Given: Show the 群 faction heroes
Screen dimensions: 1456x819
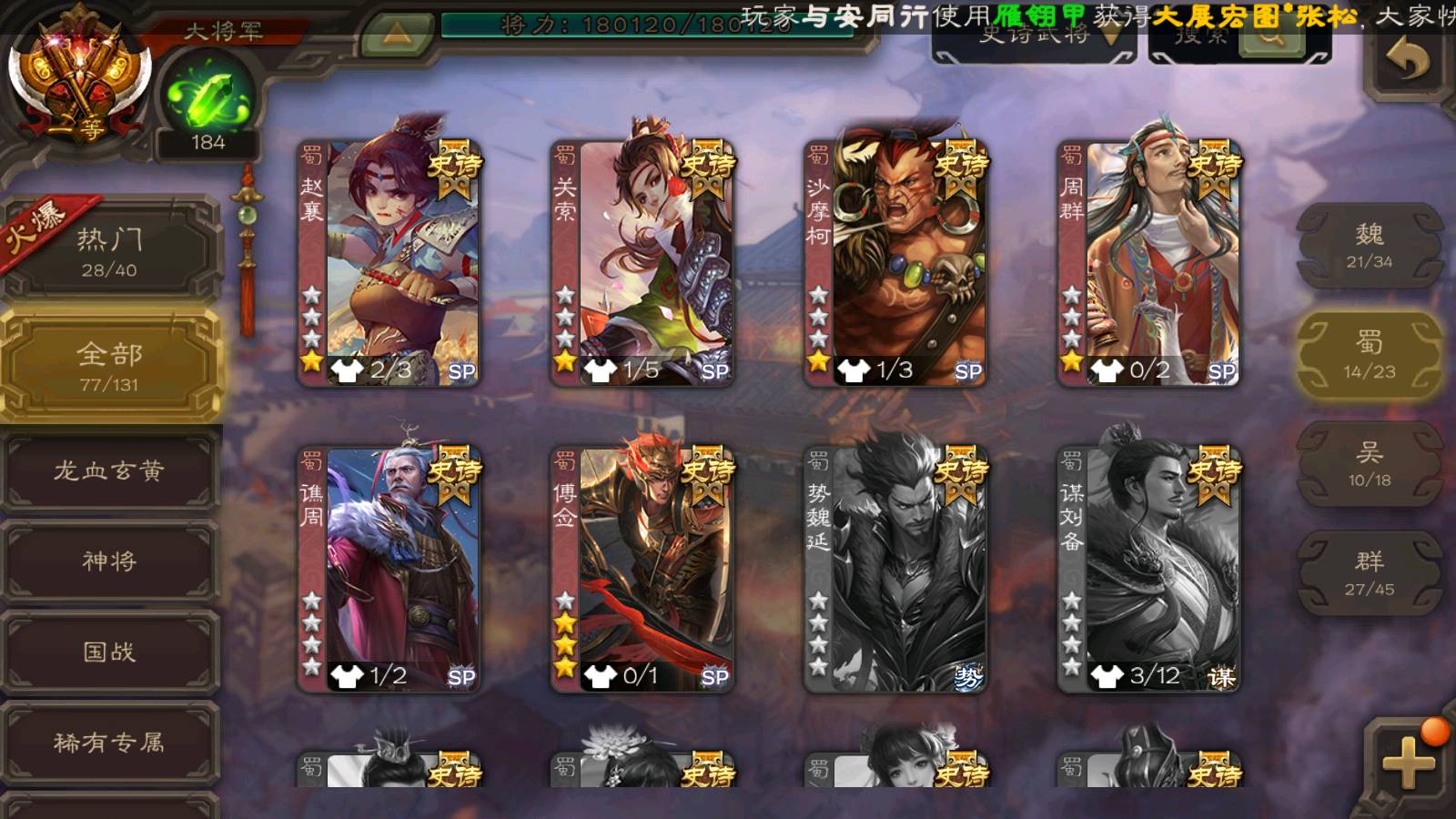Looking at the screenshot, I should click(1369, 573).
